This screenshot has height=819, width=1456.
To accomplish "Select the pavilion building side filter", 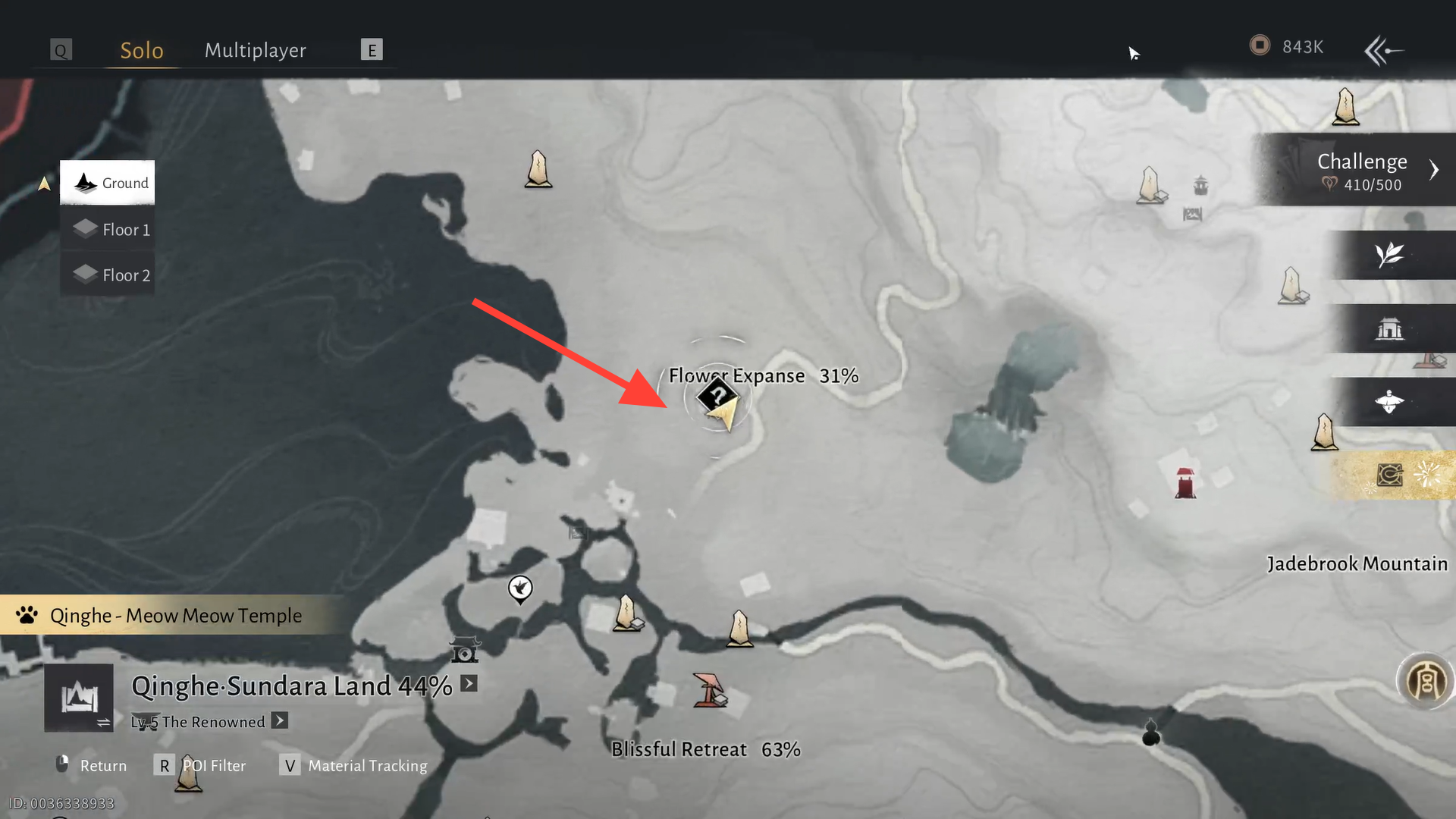I will (1389, 328).
